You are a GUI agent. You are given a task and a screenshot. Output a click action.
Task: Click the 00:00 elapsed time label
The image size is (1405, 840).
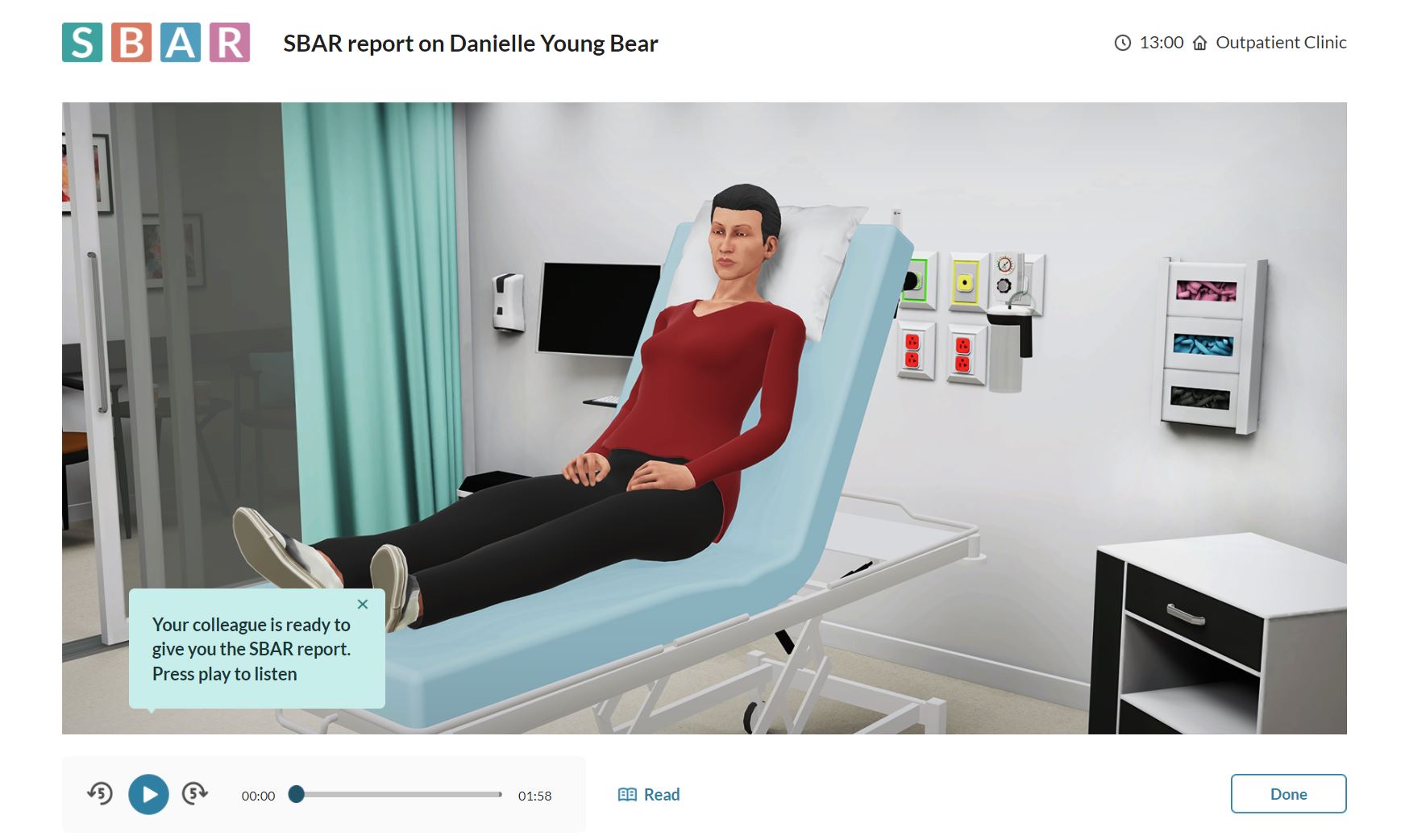[x=259, y=795]
